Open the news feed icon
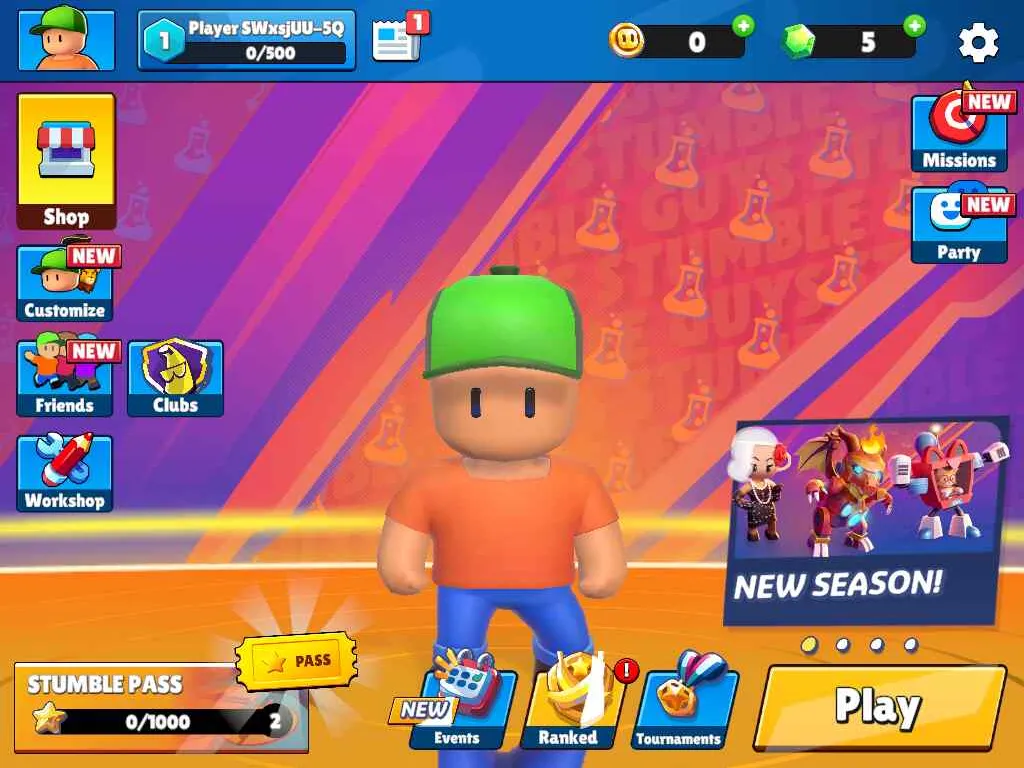Viewport: 1024px width, 768px height. coord(397,41)
